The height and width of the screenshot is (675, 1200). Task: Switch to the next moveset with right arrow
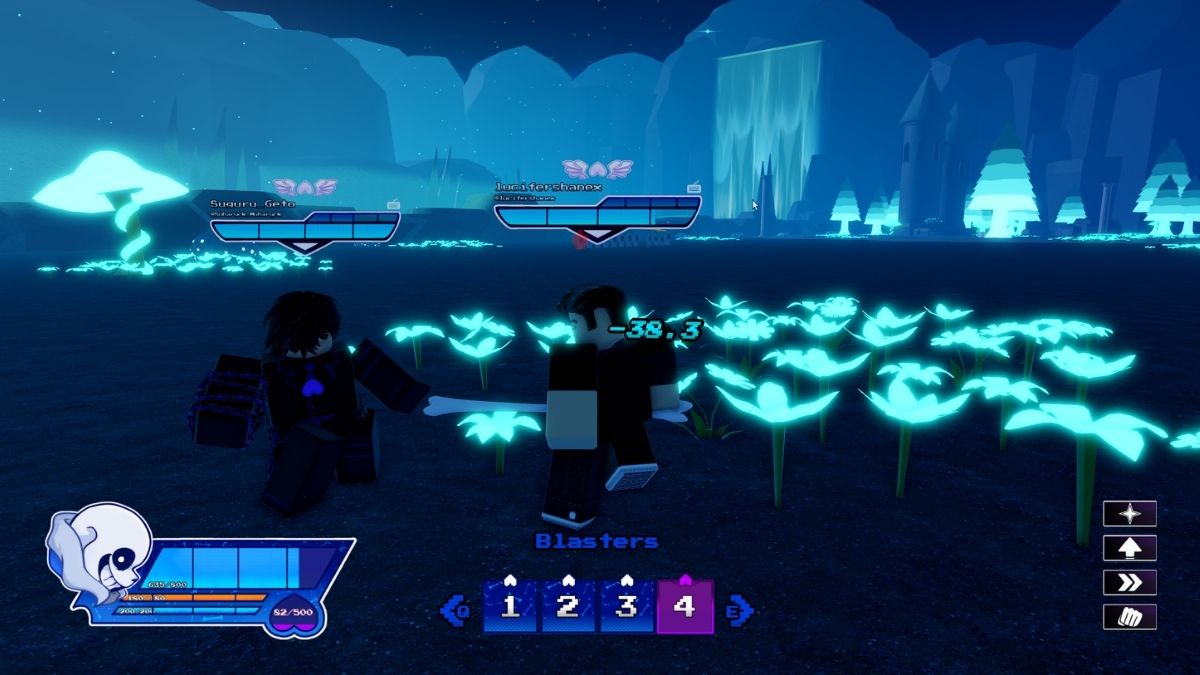tap(740, 609)
